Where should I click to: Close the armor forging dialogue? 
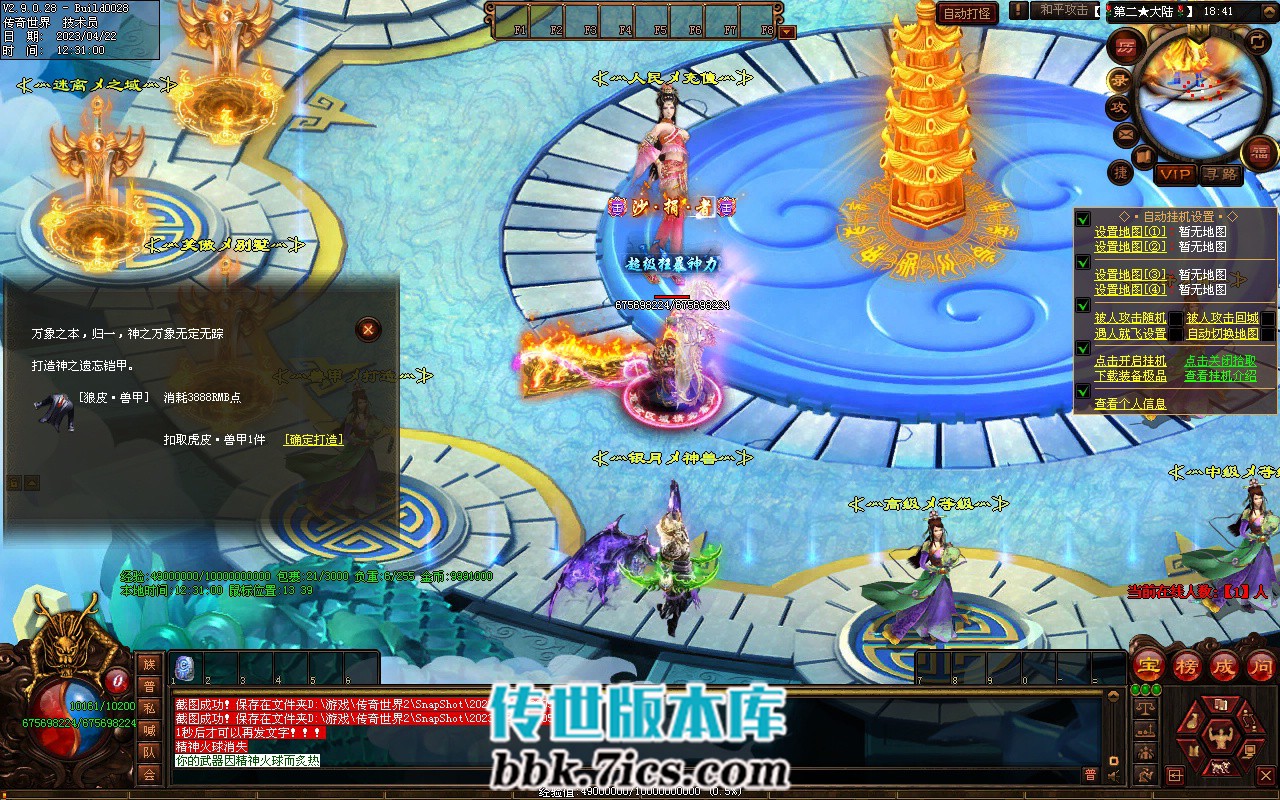tap(369, 329)
